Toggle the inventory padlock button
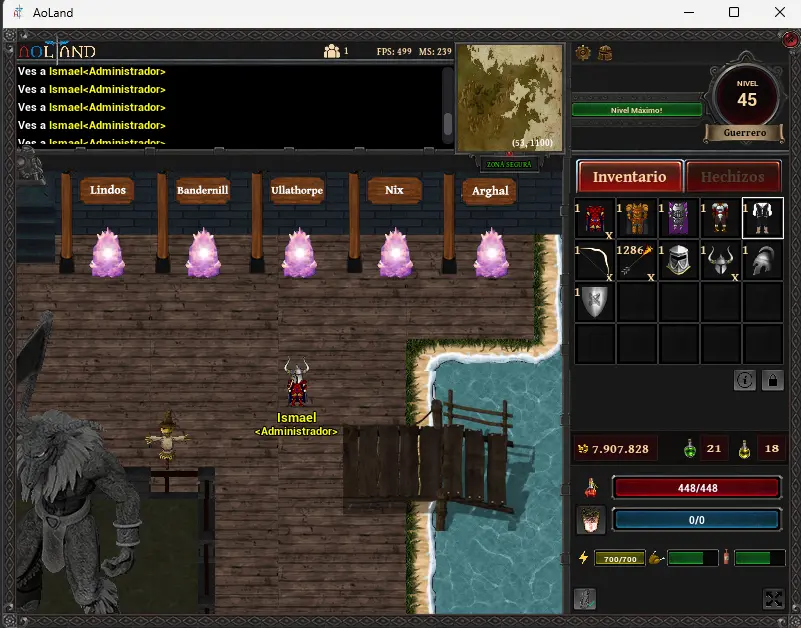The image size is (801, 628). tap(772, 380)
